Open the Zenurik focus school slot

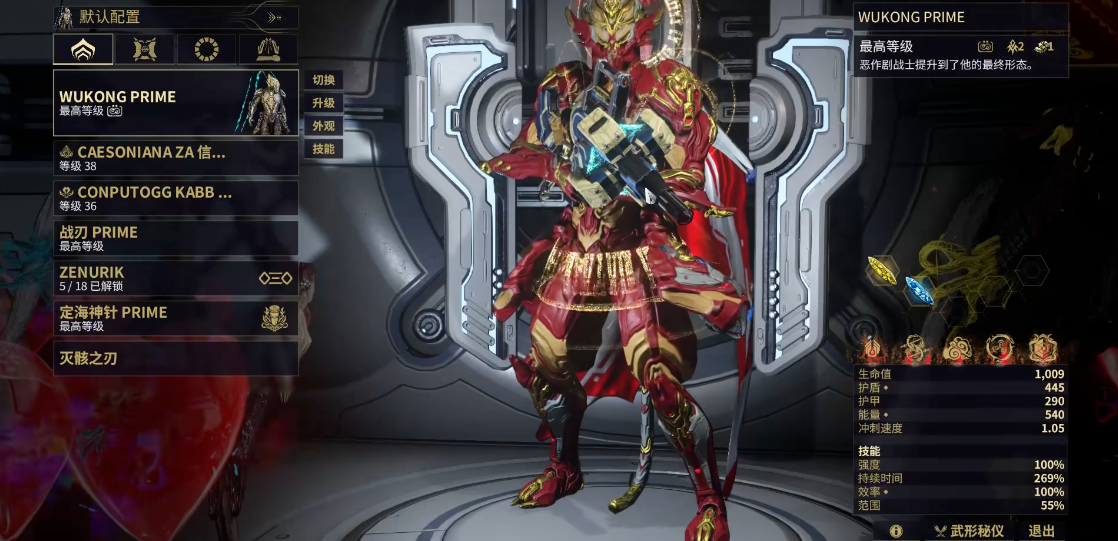tap(175, 278)
